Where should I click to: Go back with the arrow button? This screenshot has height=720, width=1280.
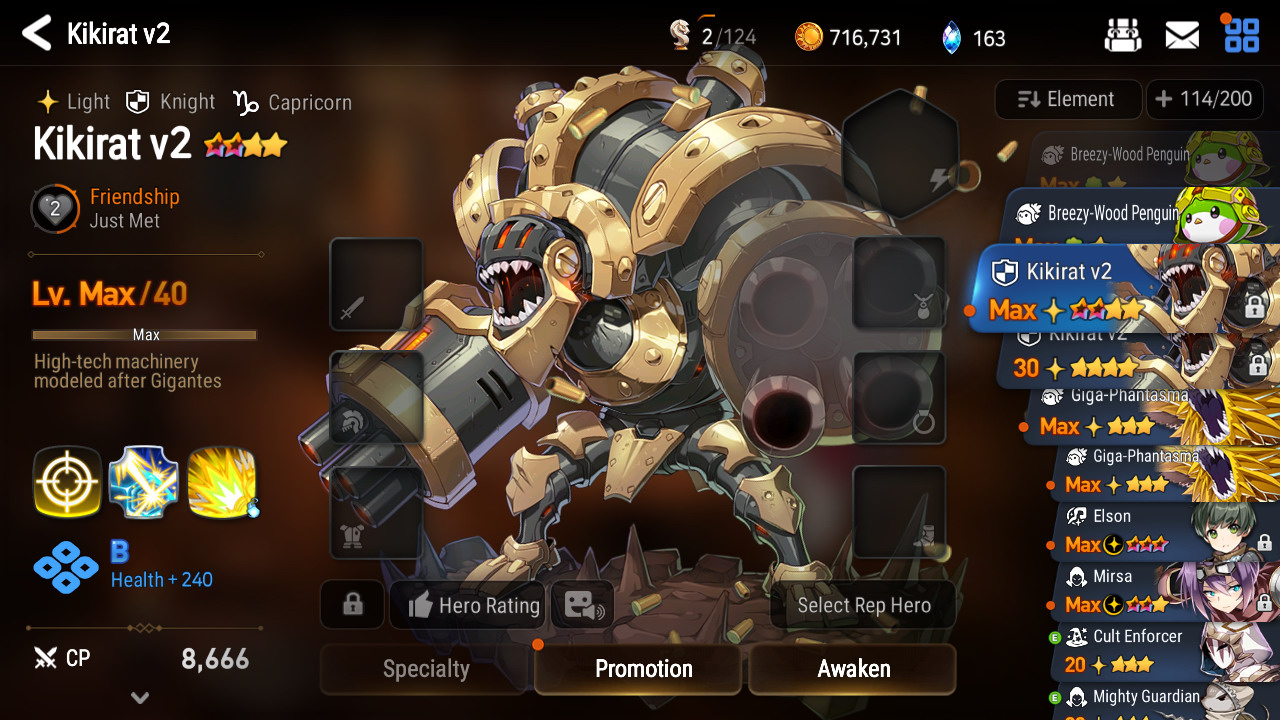coord(37,34)
